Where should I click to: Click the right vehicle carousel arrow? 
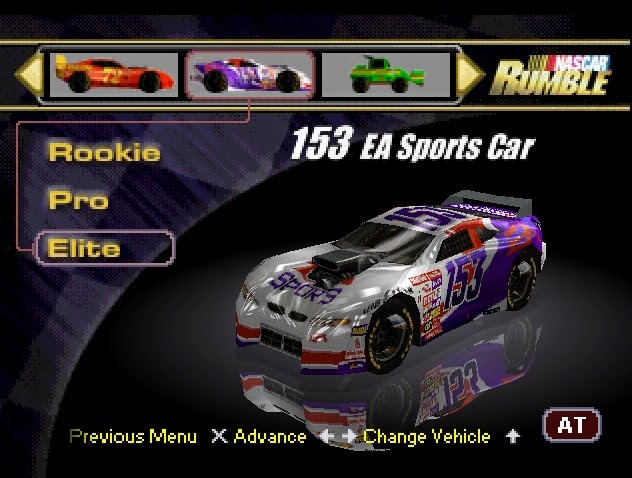click(470, 73)
